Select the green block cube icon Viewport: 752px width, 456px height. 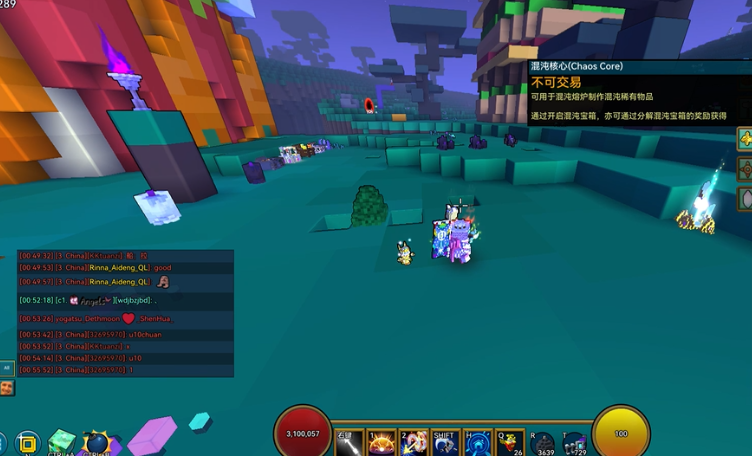61,442
